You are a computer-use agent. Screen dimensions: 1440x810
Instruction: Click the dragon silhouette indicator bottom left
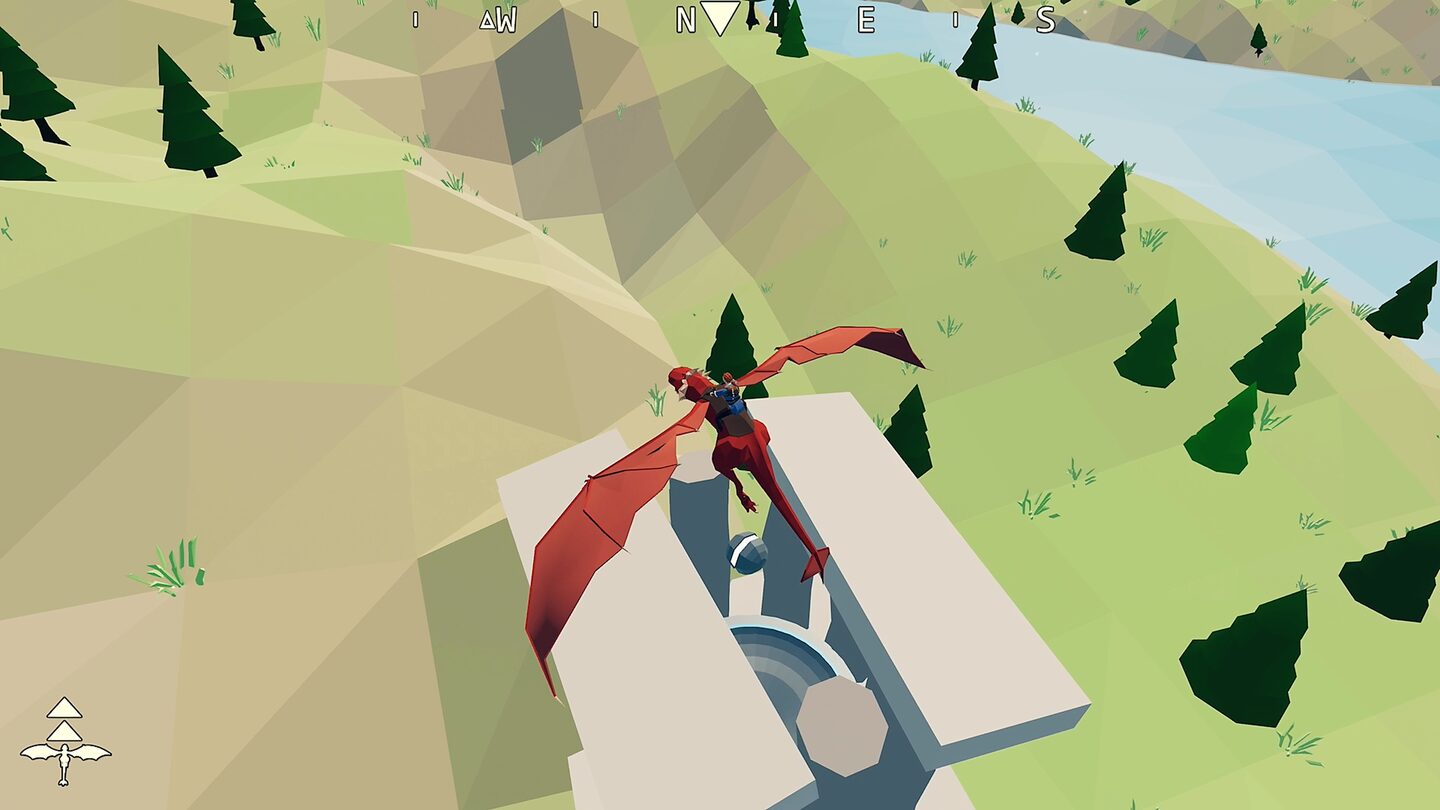64,762
